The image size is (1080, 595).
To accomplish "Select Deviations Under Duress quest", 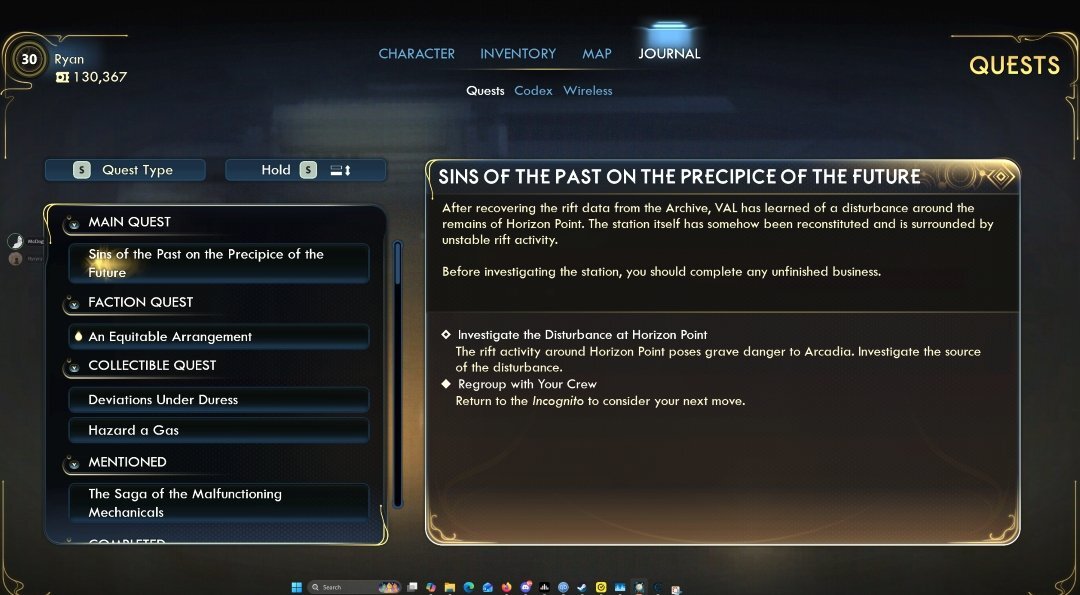I will click(x=218, y=400).
